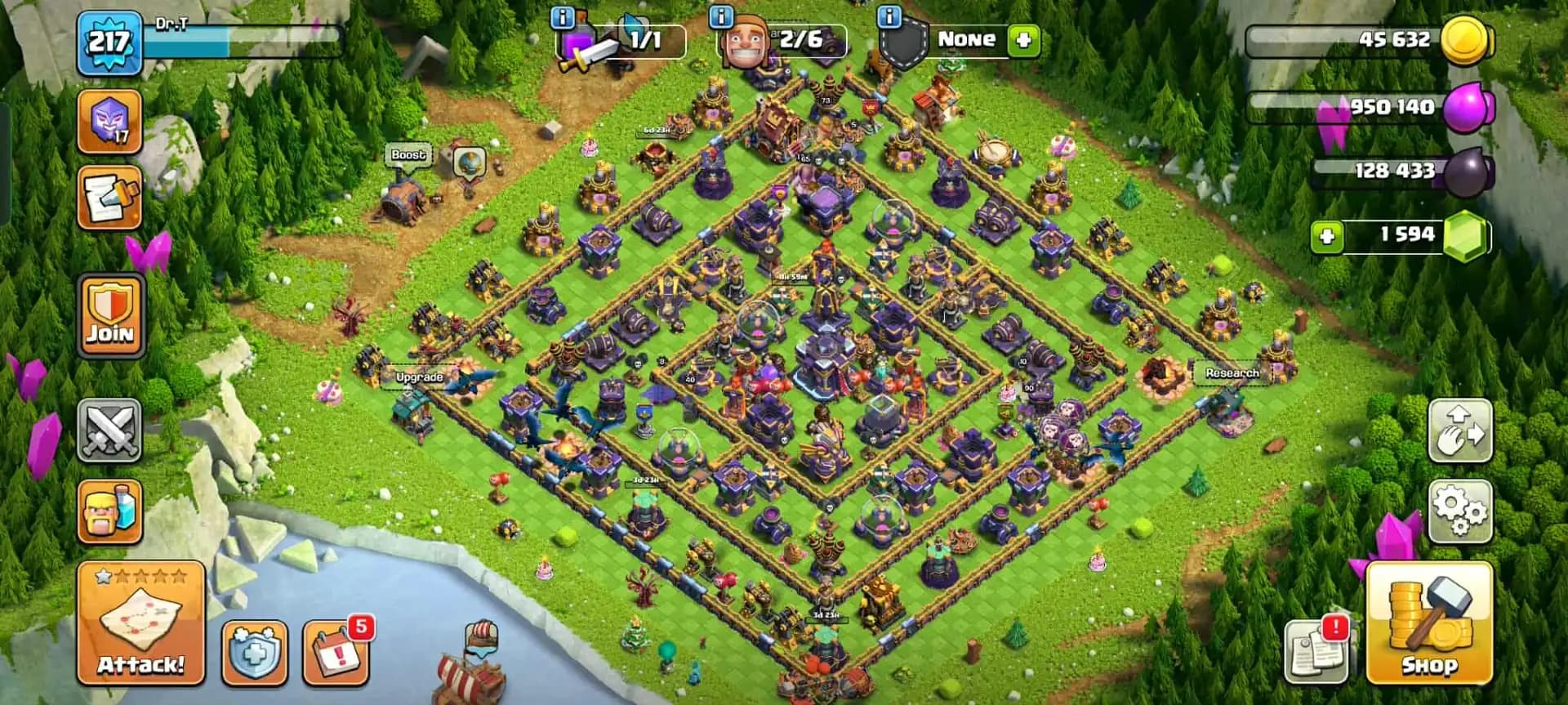Tap the Join button in the sidebar
Viewport: 1568px width, 705px height.
click(x=109, y=314)
